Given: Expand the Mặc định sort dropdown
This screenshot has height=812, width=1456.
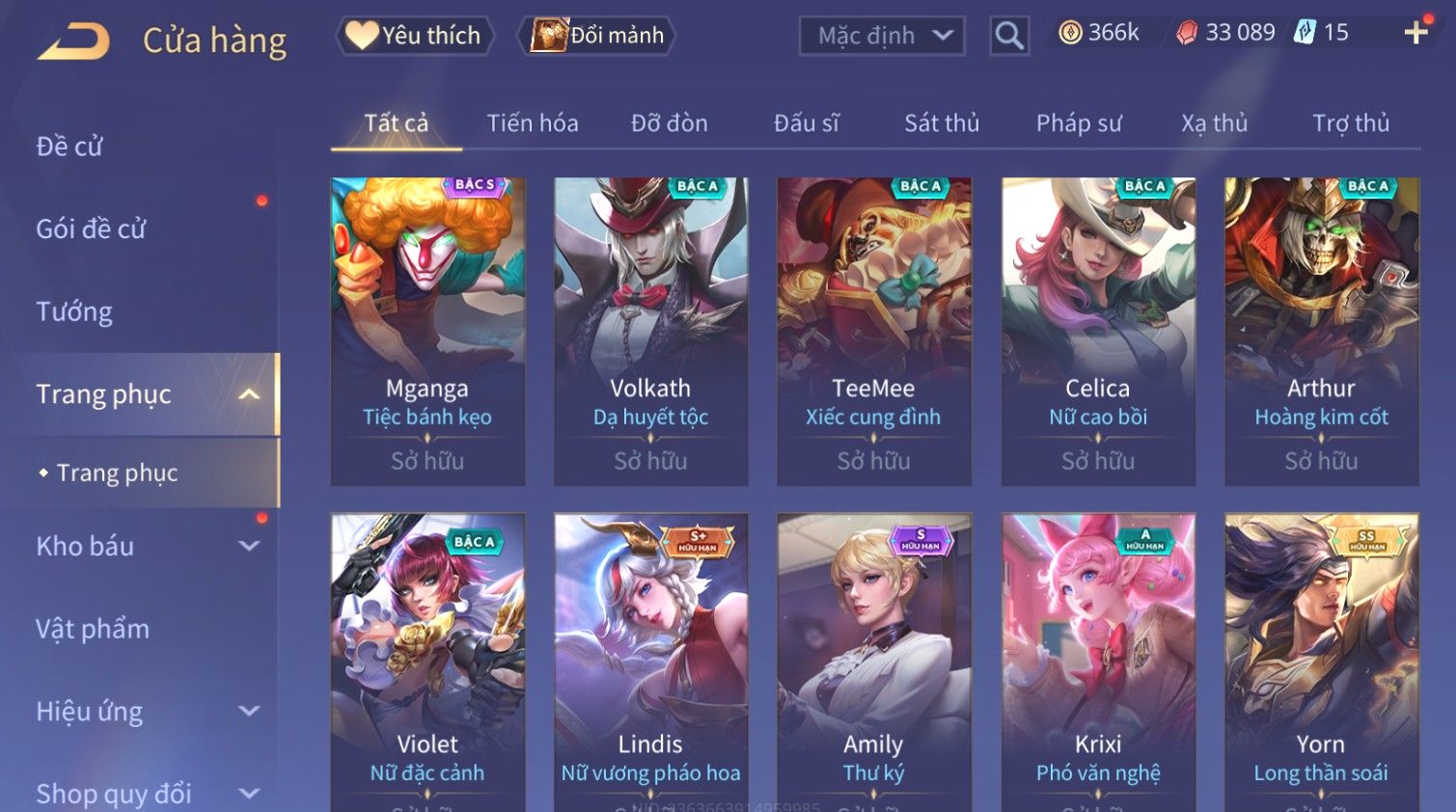Looking at the screenshot, I should [882, 37].
